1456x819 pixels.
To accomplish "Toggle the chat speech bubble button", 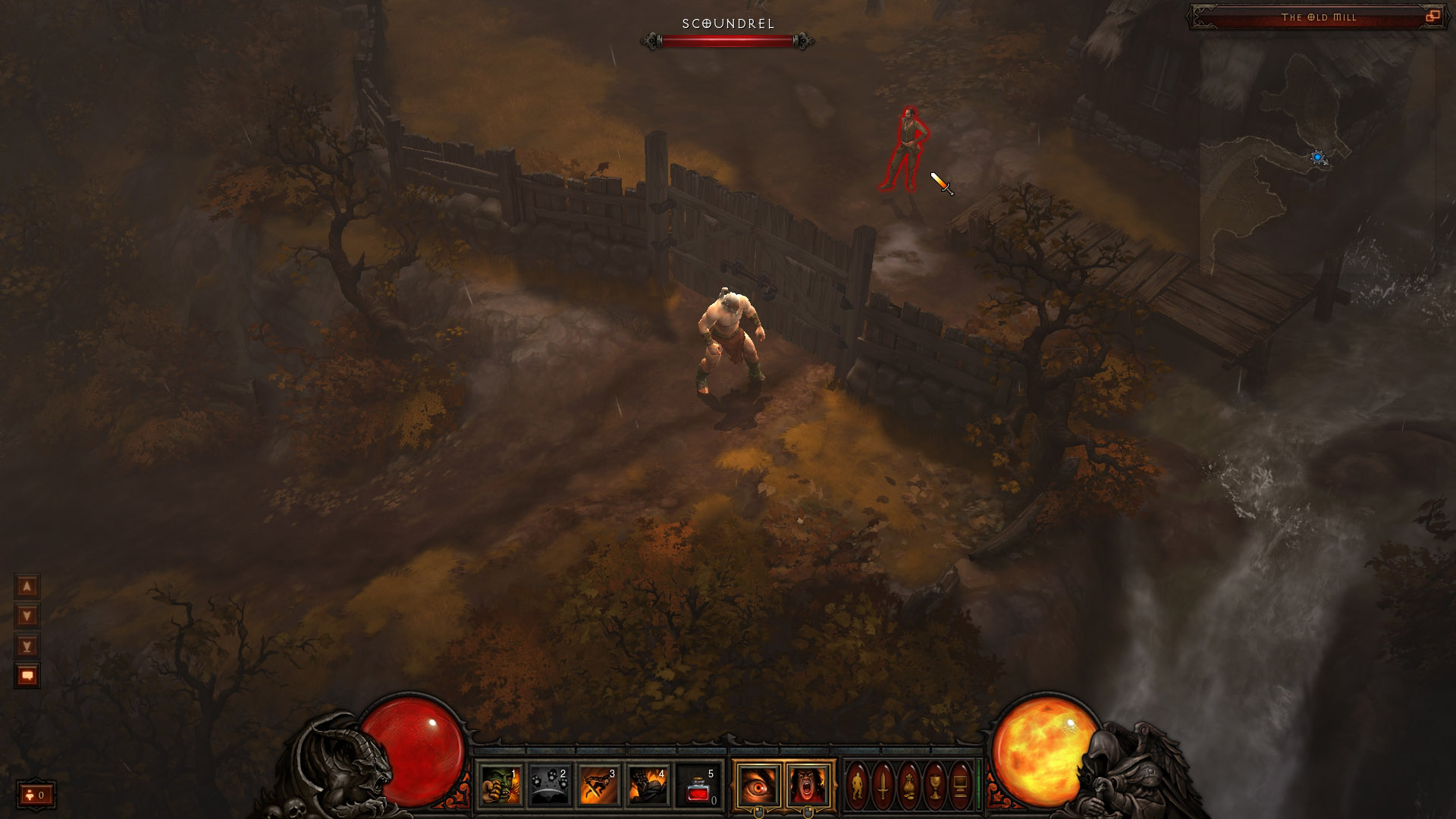I will click(x=27, y=676).
